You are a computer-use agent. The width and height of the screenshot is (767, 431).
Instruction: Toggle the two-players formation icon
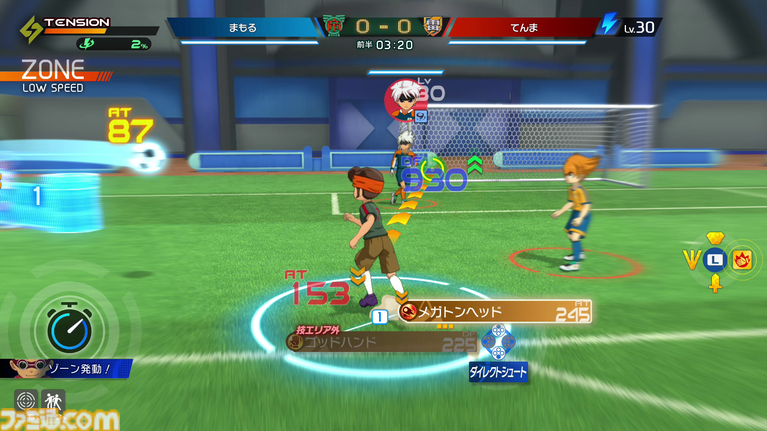[x=53, y=402]
